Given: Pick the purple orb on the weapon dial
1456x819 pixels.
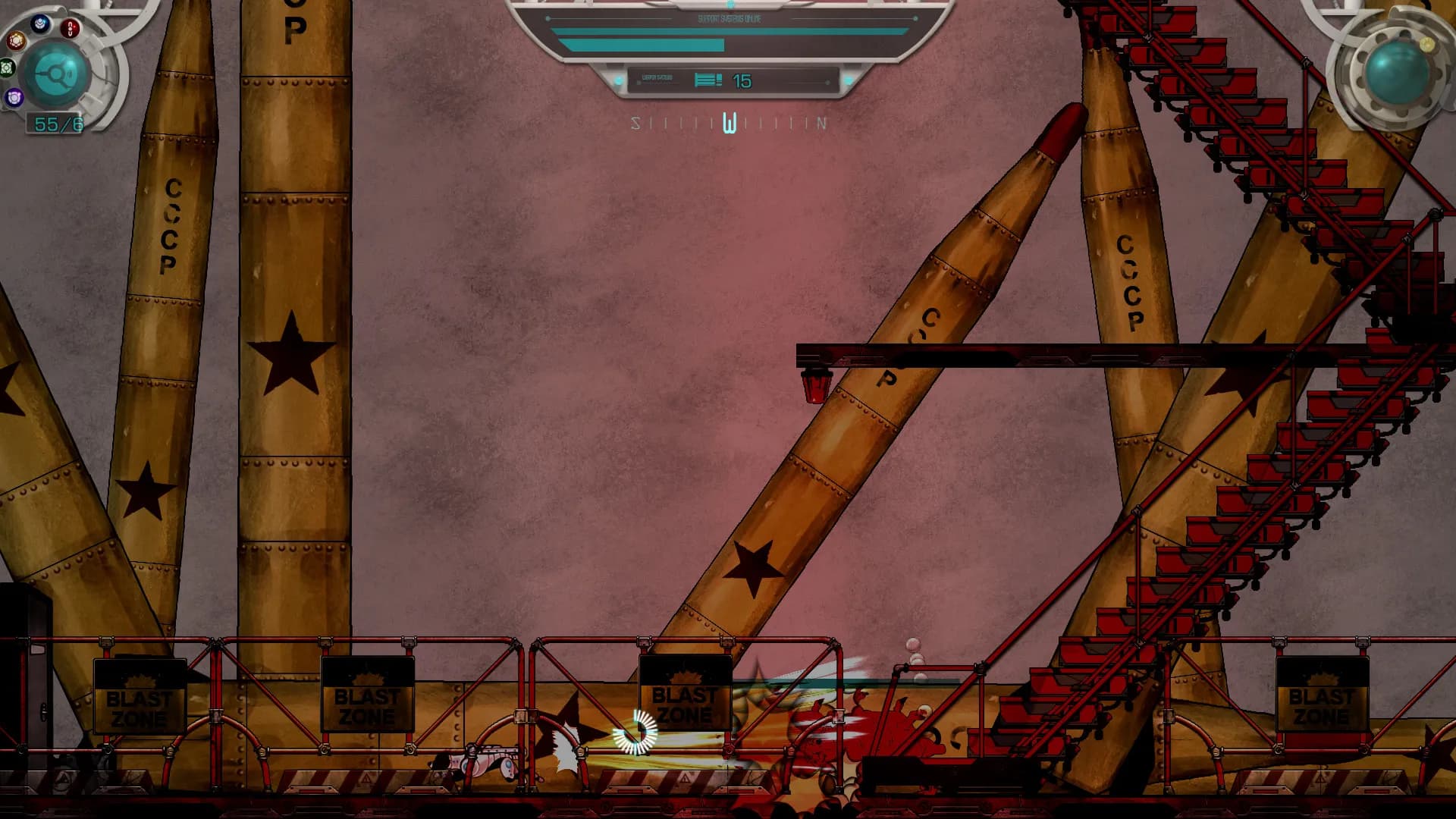Looking at the screenshot, I should (14, 97).
